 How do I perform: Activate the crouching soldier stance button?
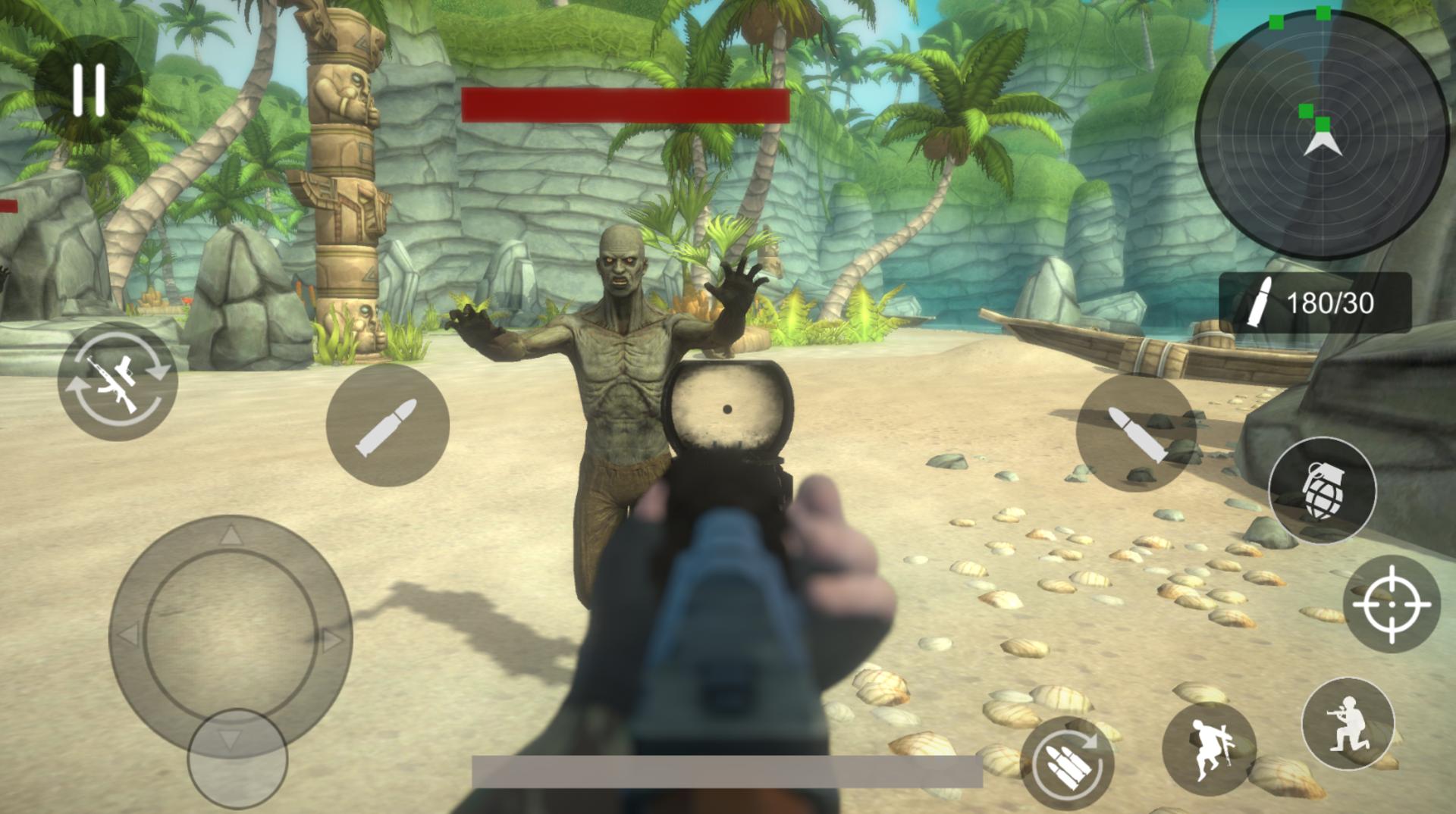[x=1348, y=724]
